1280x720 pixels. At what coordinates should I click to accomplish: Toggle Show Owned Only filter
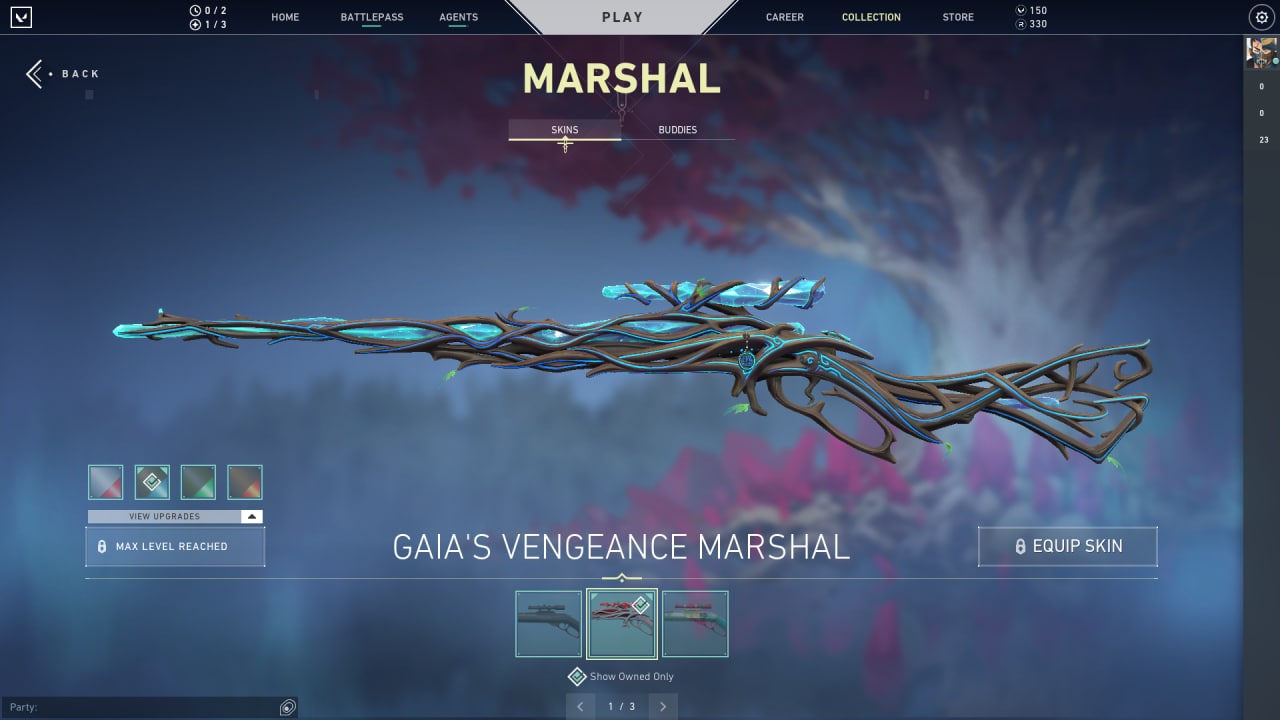pos(620,676)
